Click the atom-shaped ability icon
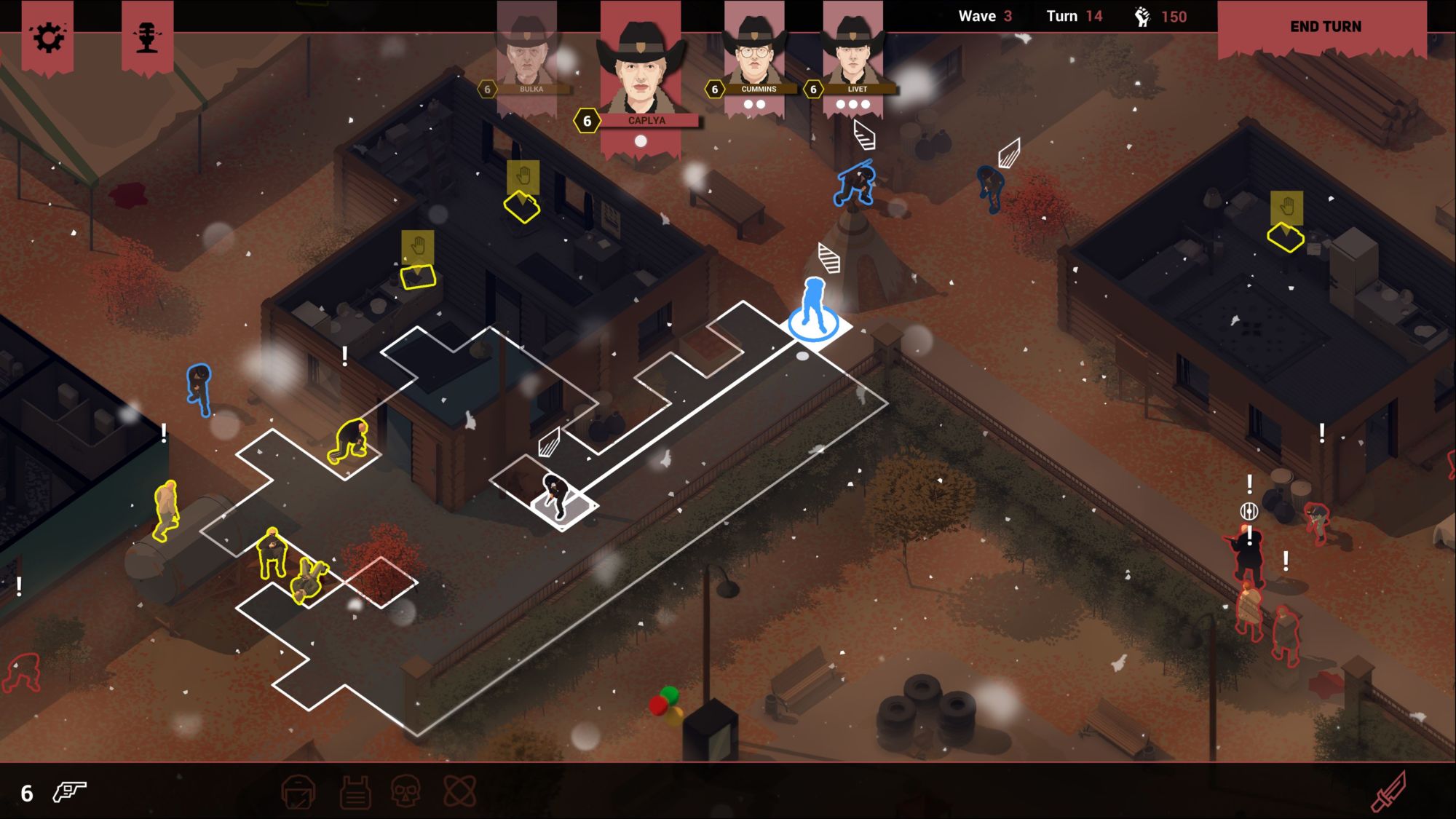 (460, 791)
